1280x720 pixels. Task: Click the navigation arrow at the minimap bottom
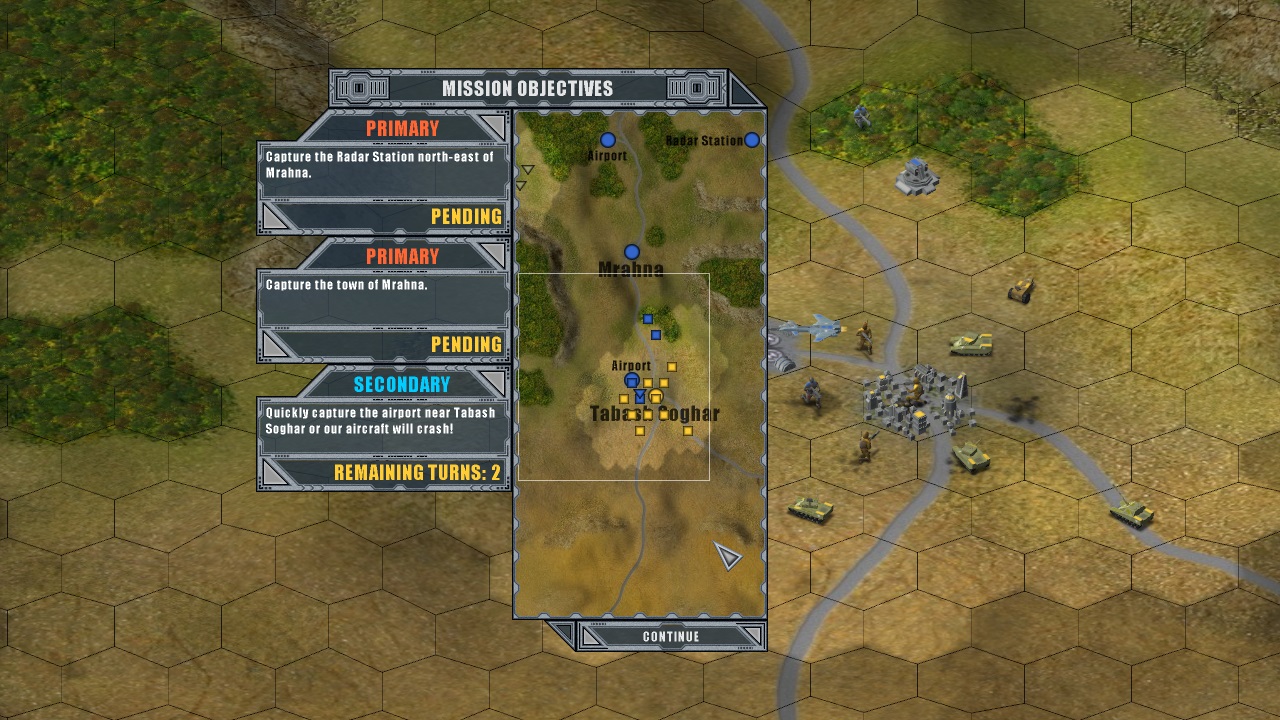[x=725, y=553]
